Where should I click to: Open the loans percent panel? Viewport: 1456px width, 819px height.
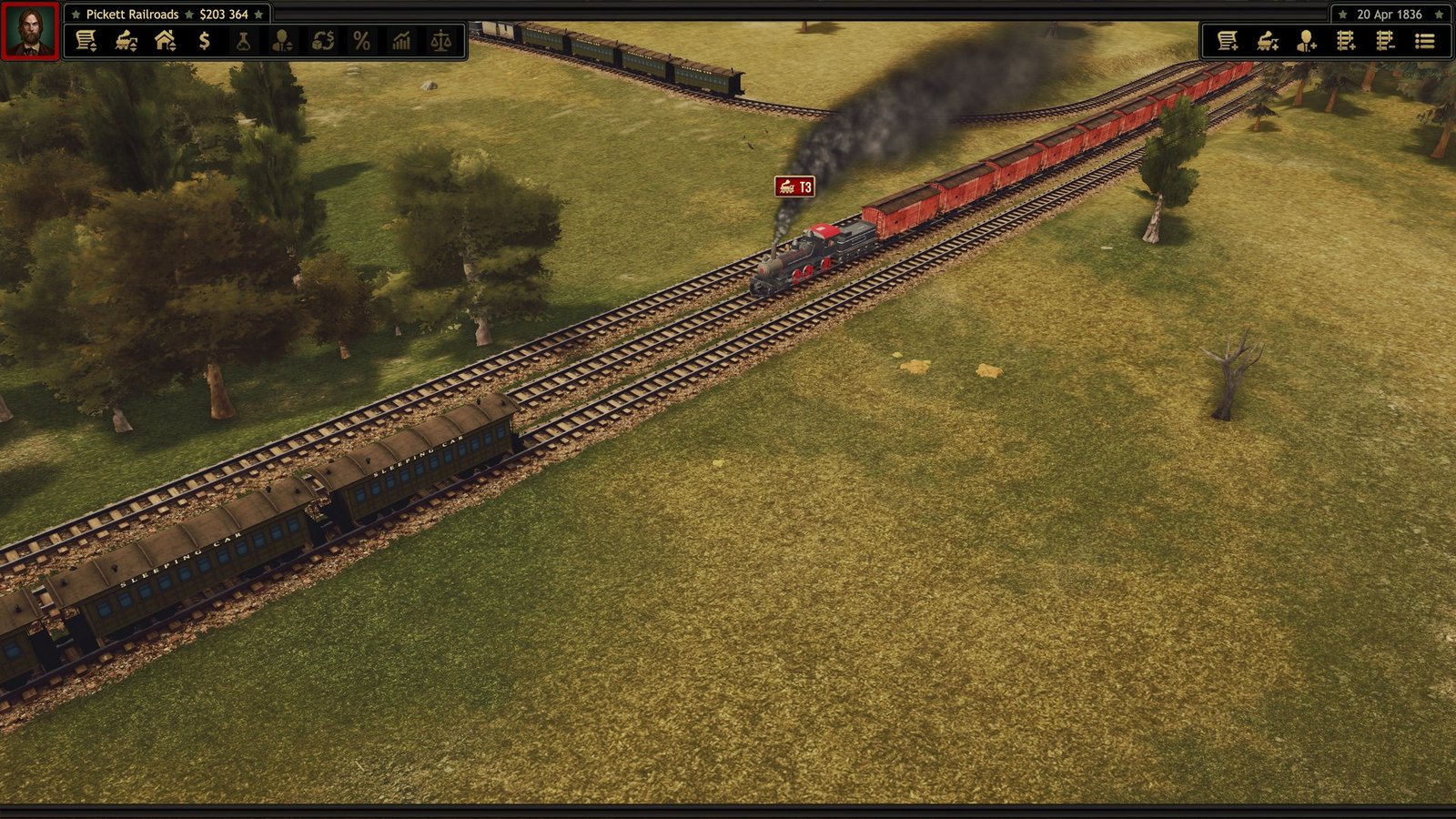point(360,40)
